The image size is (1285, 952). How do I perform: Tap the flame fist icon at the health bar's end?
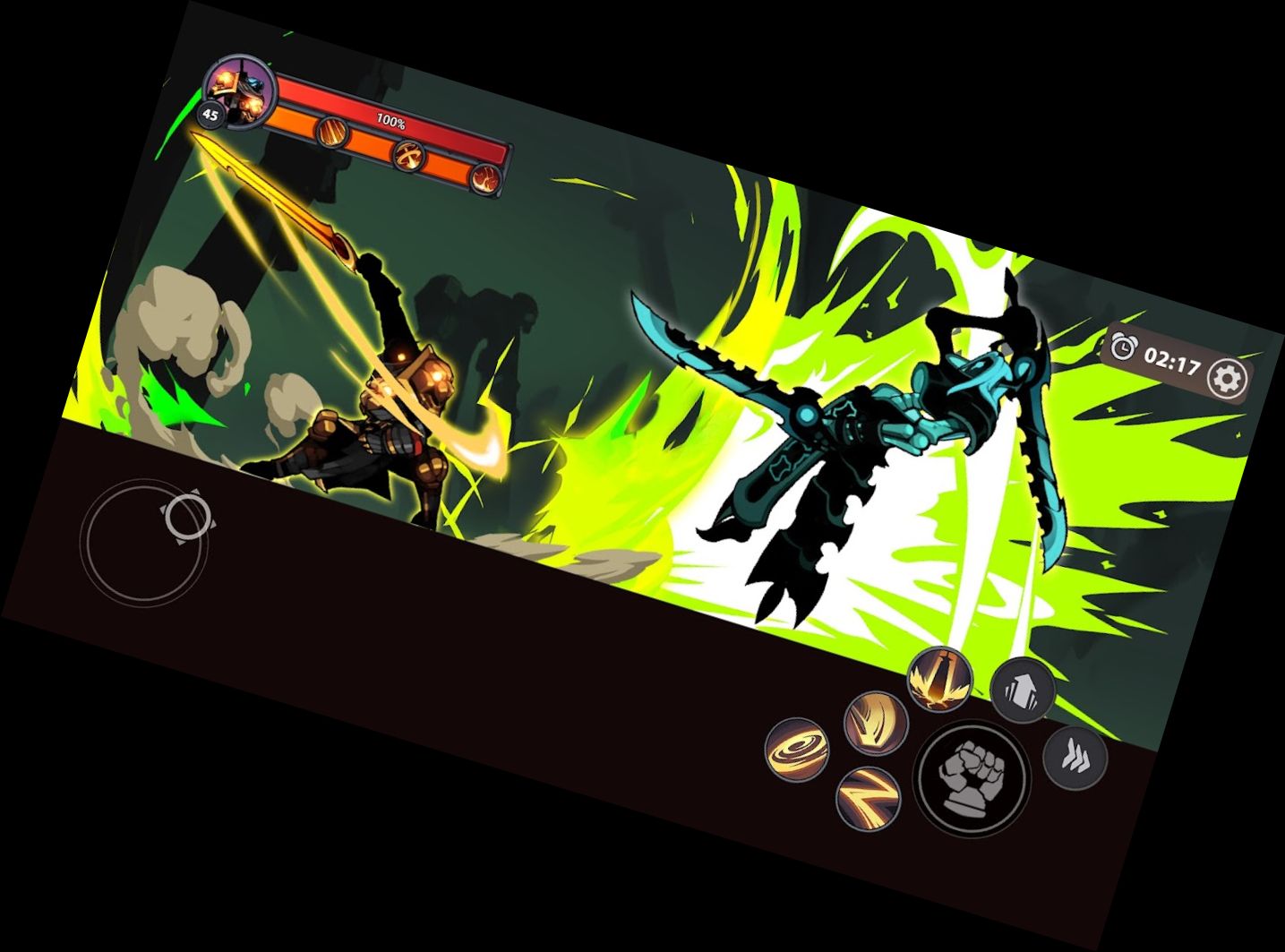point(488,177)
